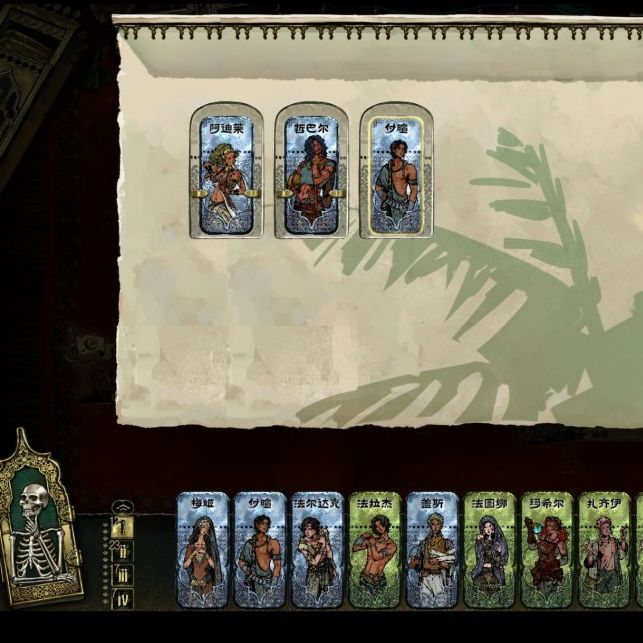Click the gold-outlined card on the parchment
The width and height of the screenshot is (643, 643).
point(395,170)
